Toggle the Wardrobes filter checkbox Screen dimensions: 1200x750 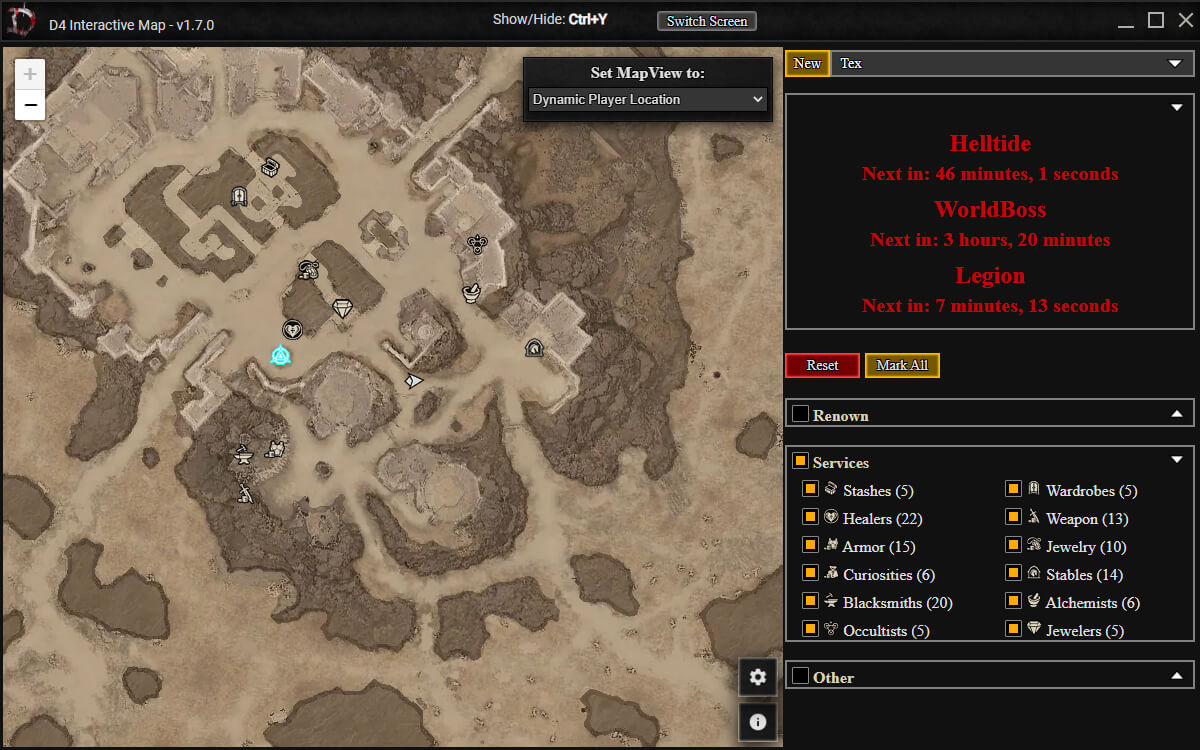[1013, 489]
